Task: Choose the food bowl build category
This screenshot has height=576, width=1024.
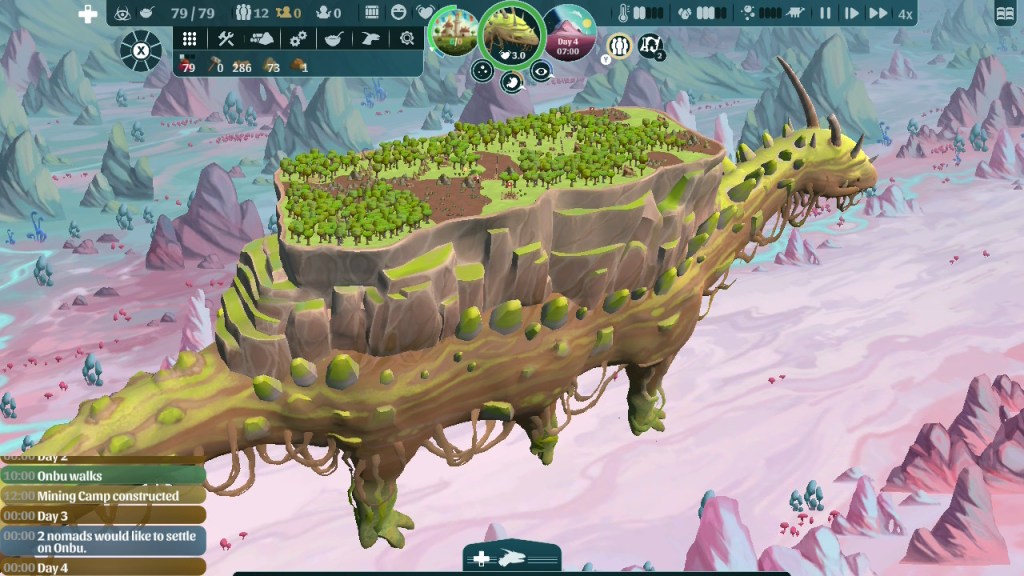Action: 334,38
